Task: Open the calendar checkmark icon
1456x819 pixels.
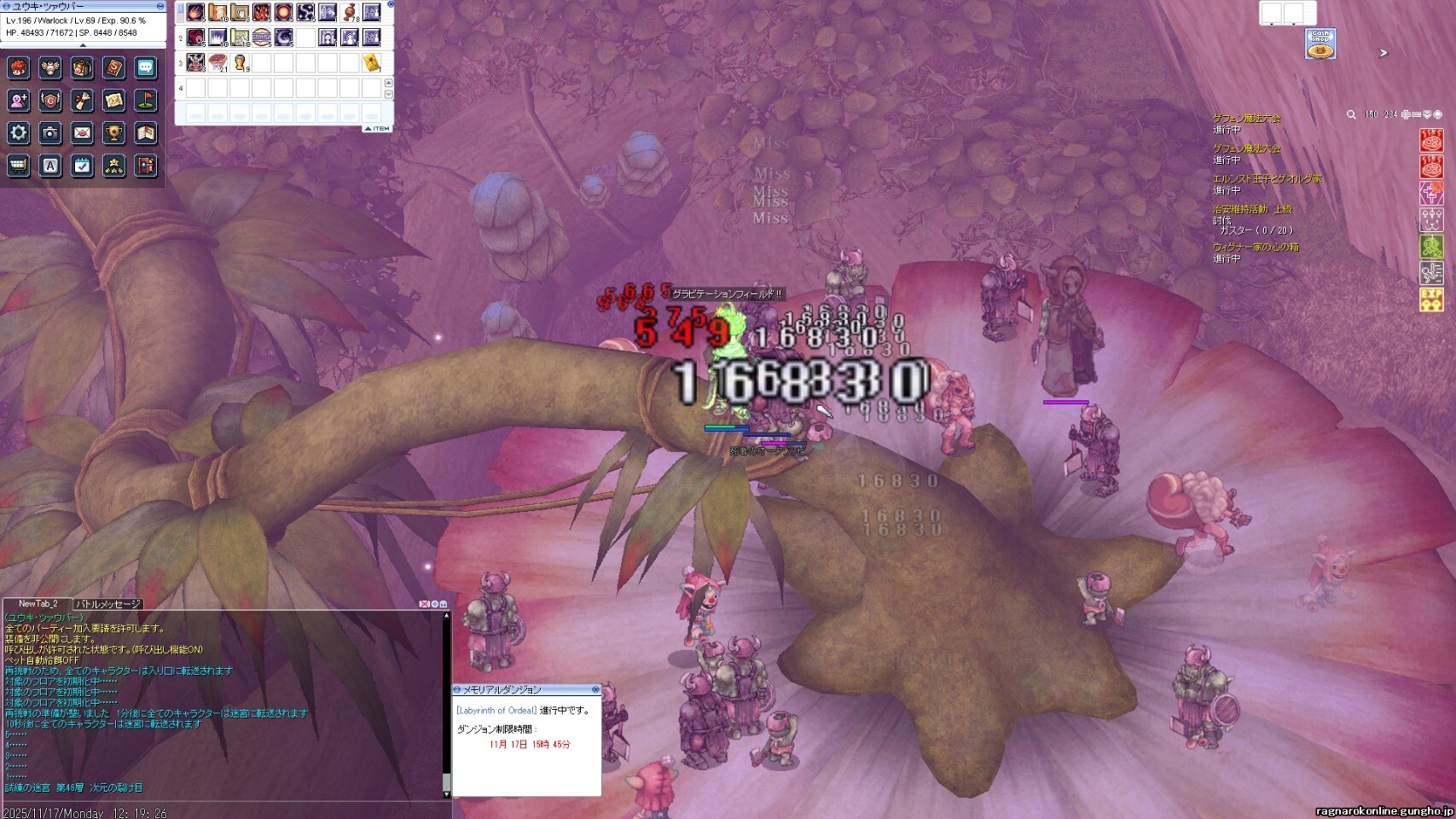Action: 82,166
